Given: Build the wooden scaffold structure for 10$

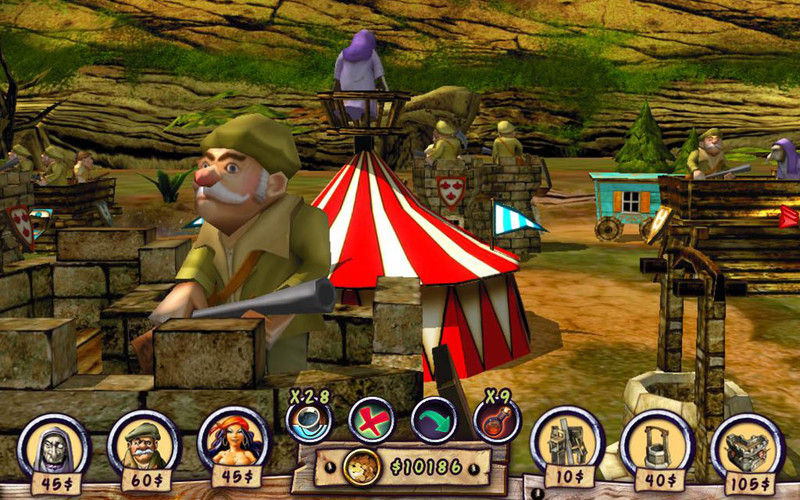Looking at the screenshot, I should (567, 439).
